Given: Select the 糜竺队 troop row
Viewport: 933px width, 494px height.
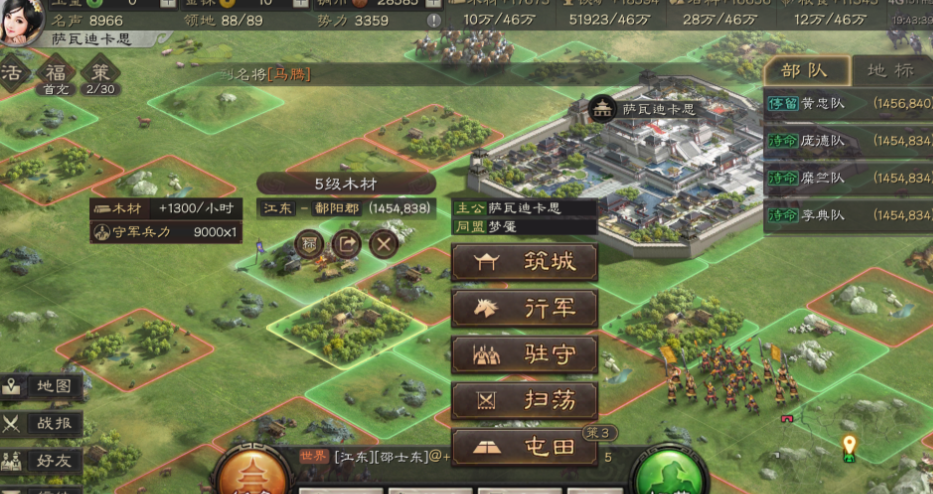Looking at the screenshot, I should (x=848, y=178).
